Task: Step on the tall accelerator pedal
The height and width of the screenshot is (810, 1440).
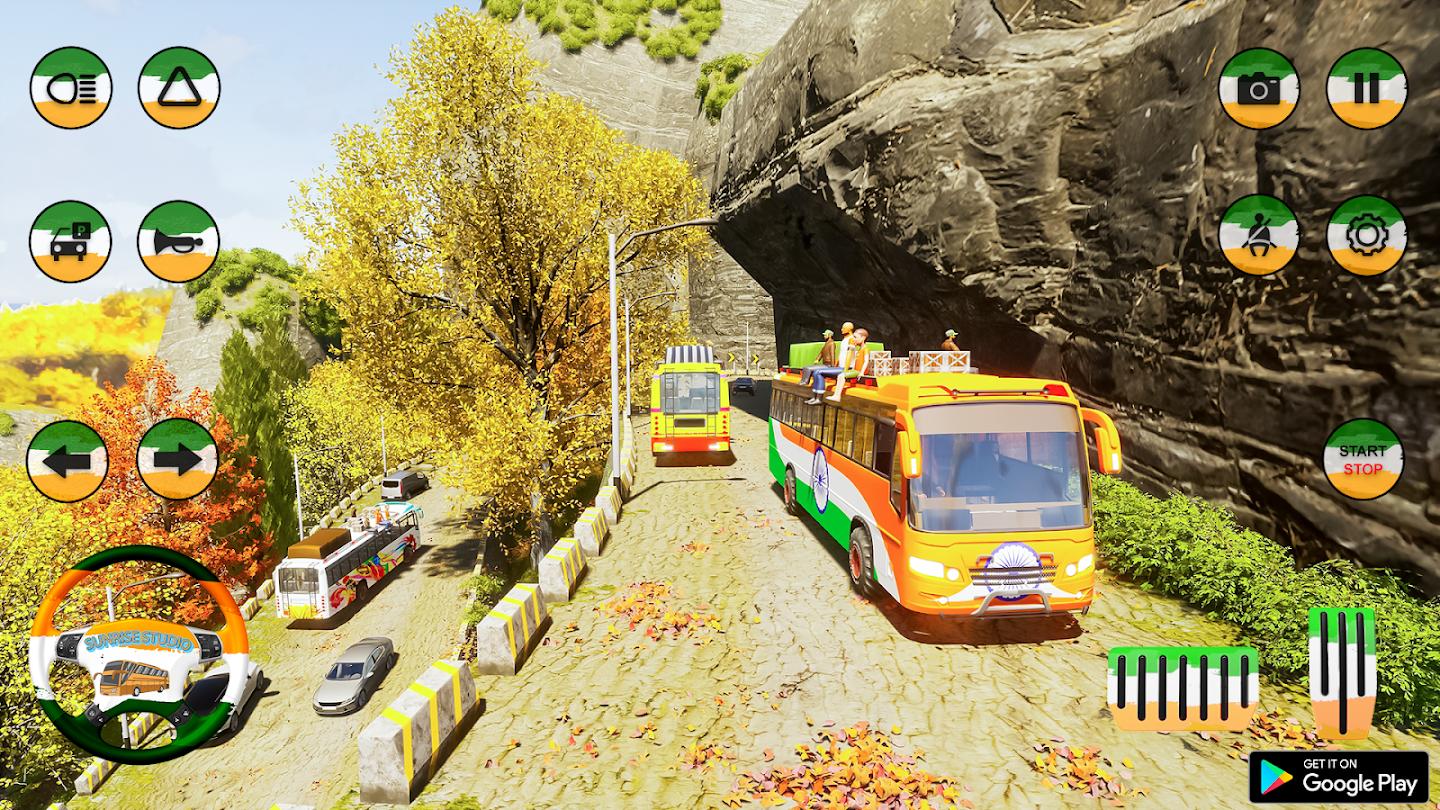Action: 1342,672
